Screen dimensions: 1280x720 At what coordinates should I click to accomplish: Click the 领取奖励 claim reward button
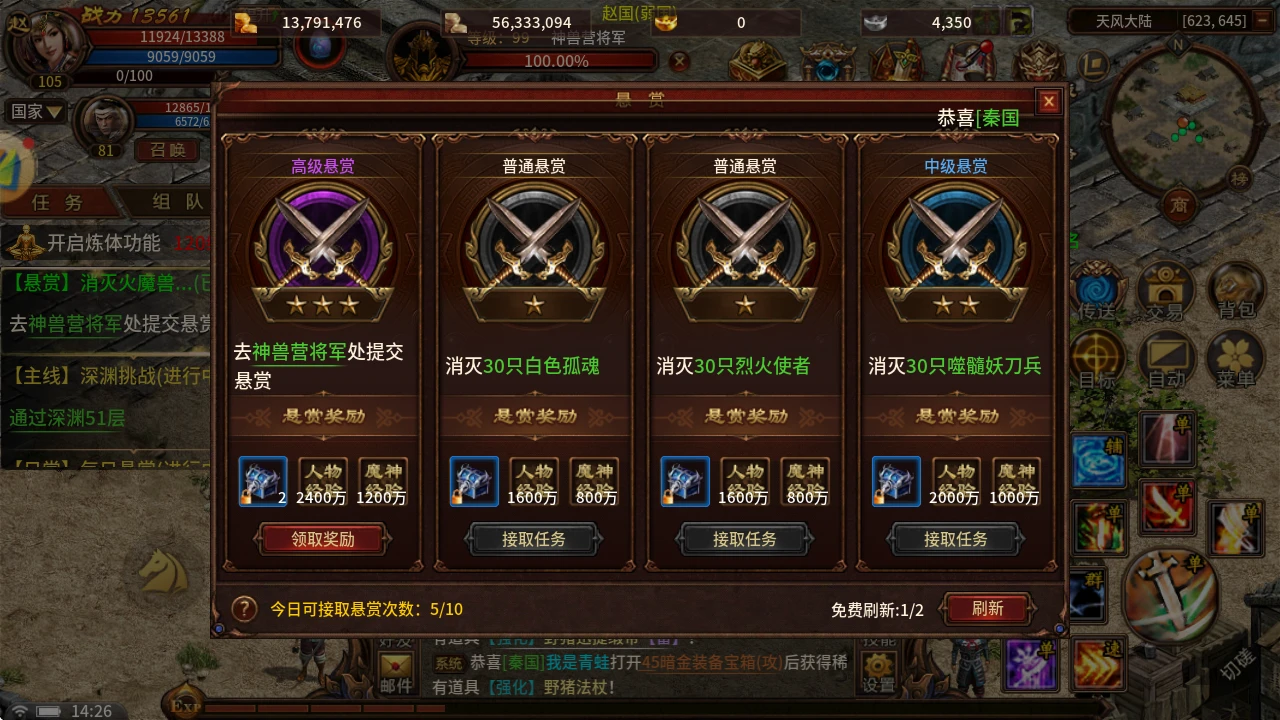(x=322, y=538)
